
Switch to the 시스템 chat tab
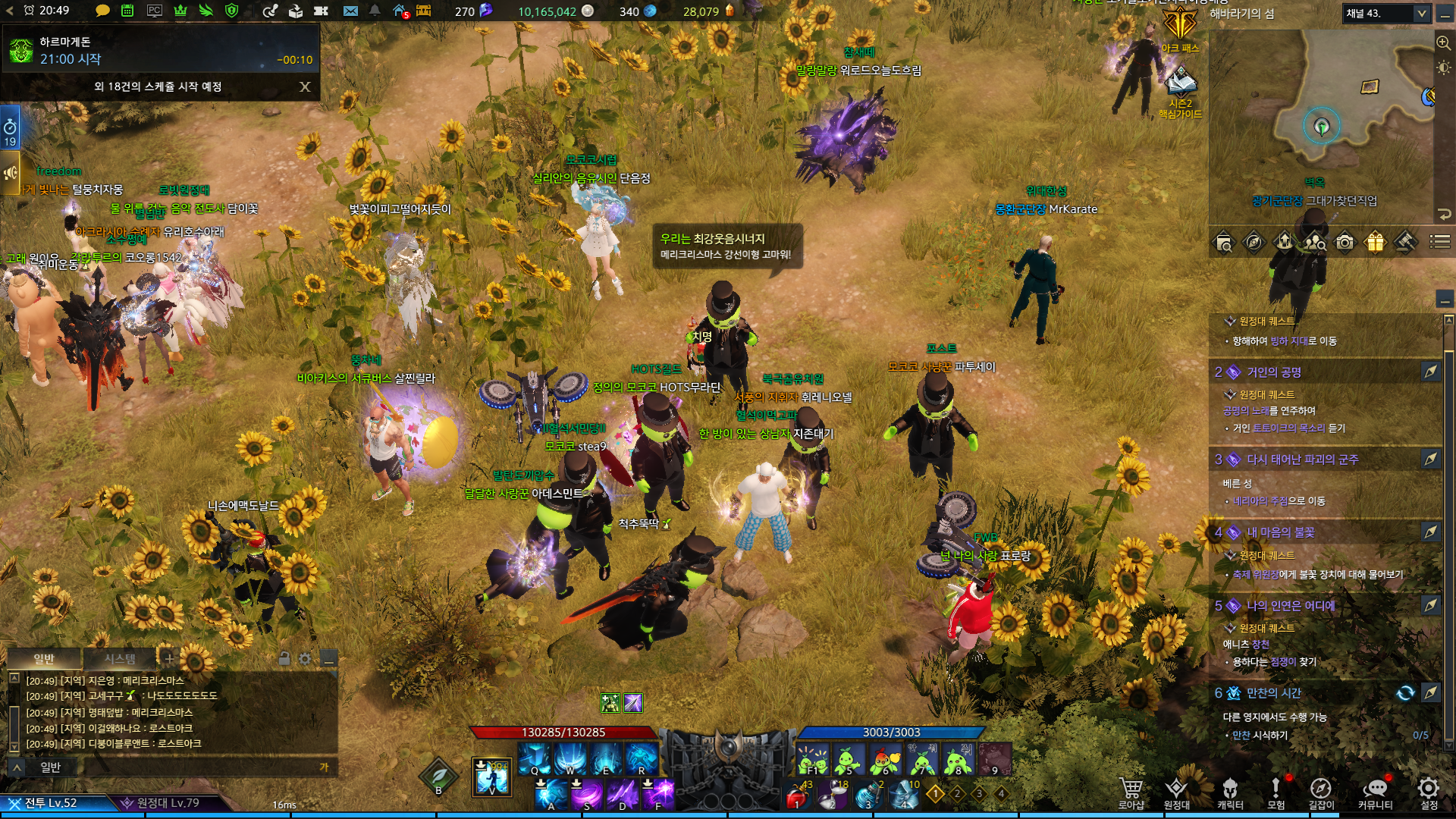click(x=120, y=658)
